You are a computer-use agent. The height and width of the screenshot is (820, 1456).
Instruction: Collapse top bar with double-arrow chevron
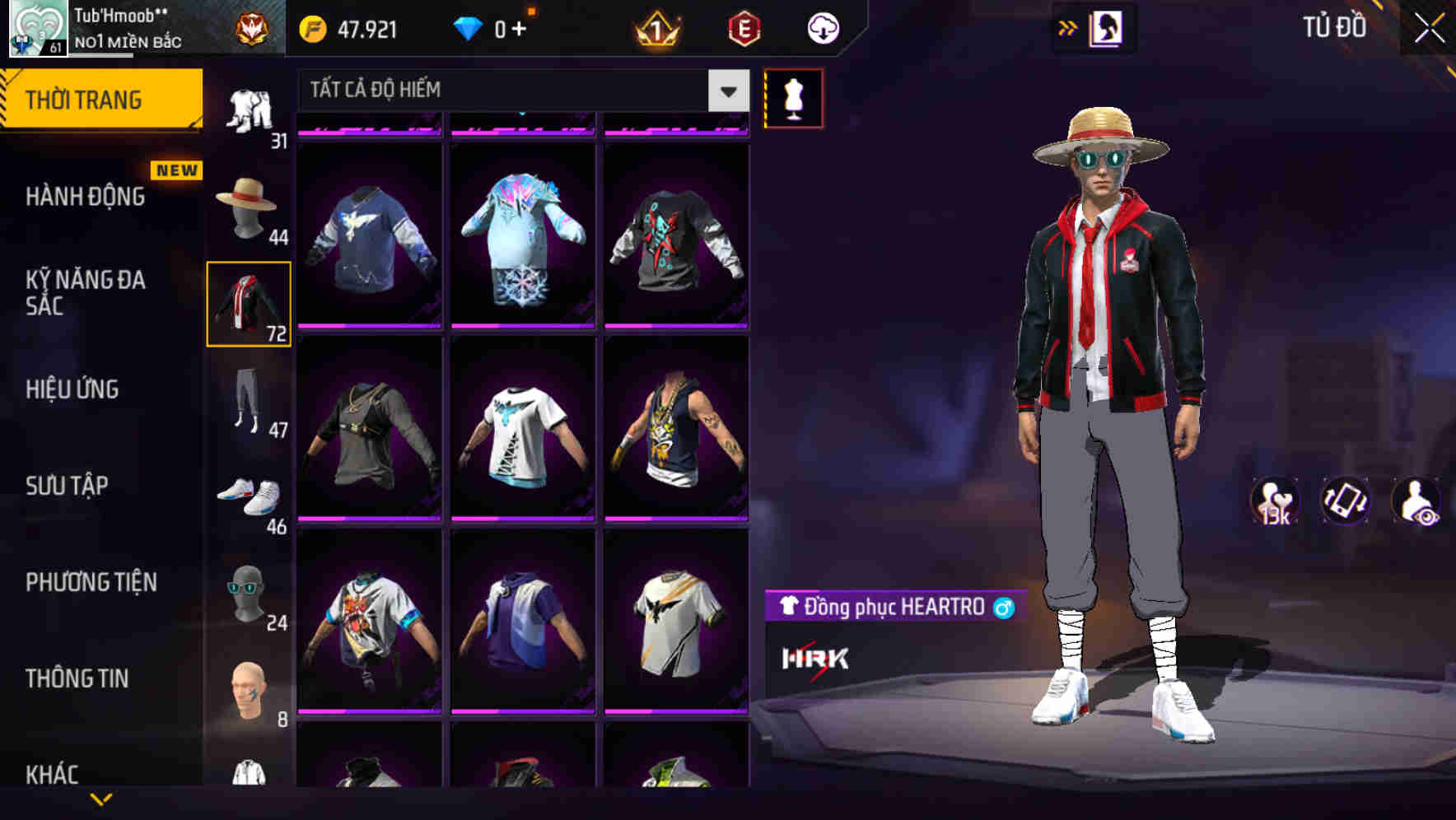point(1068,26)
